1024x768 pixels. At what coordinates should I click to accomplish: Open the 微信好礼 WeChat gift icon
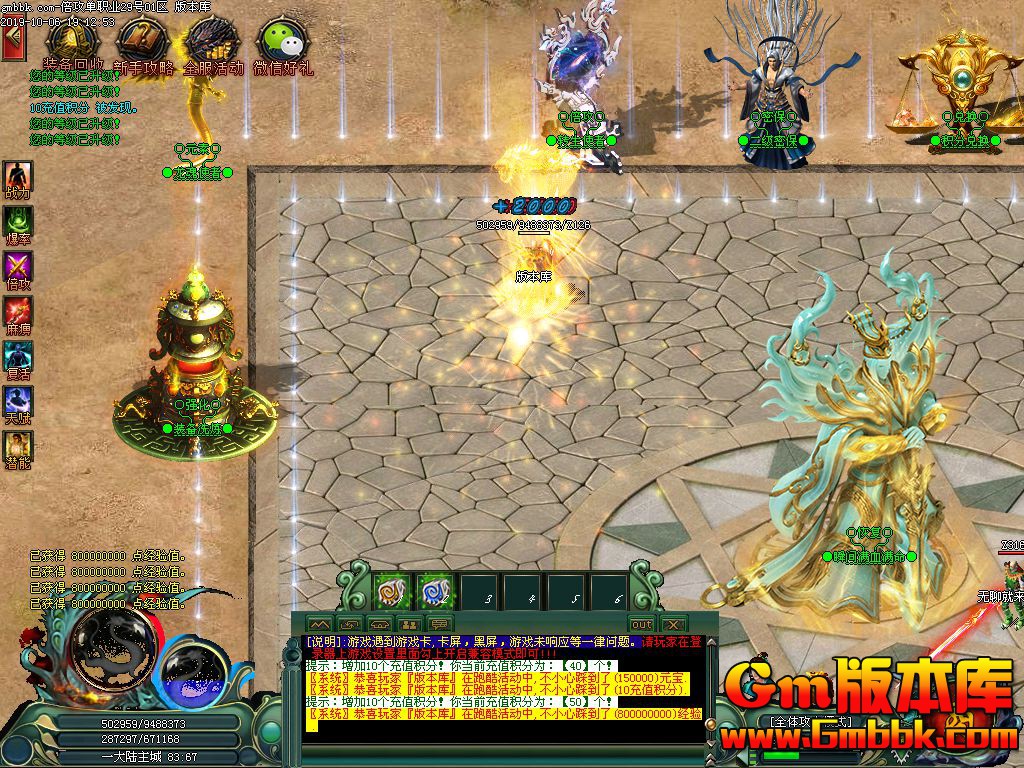tap(281, 43)
